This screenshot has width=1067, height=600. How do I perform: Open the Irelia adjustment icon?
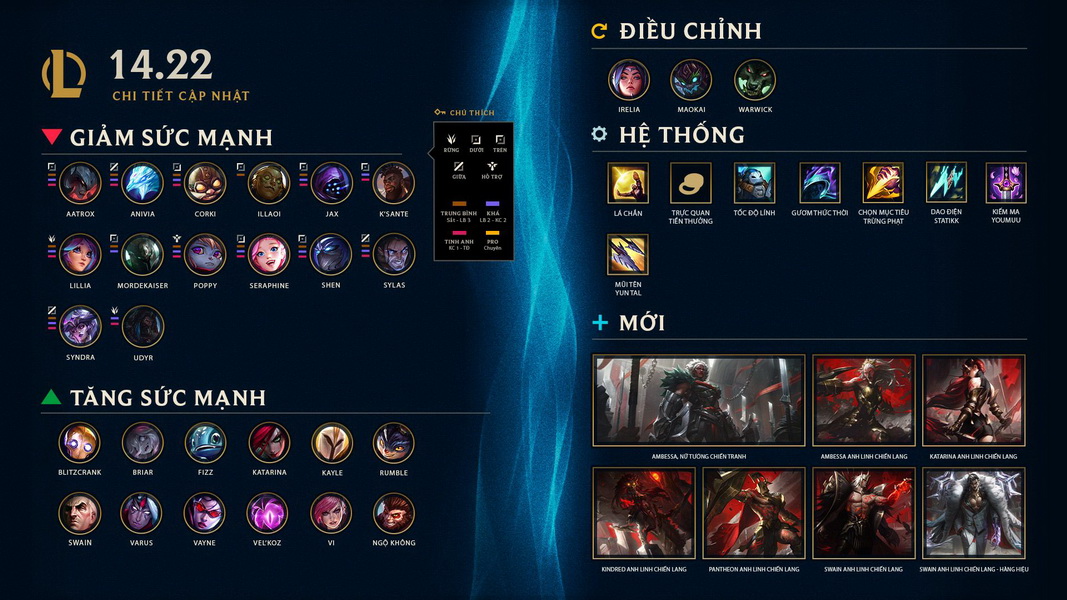[x=629, y=80]
